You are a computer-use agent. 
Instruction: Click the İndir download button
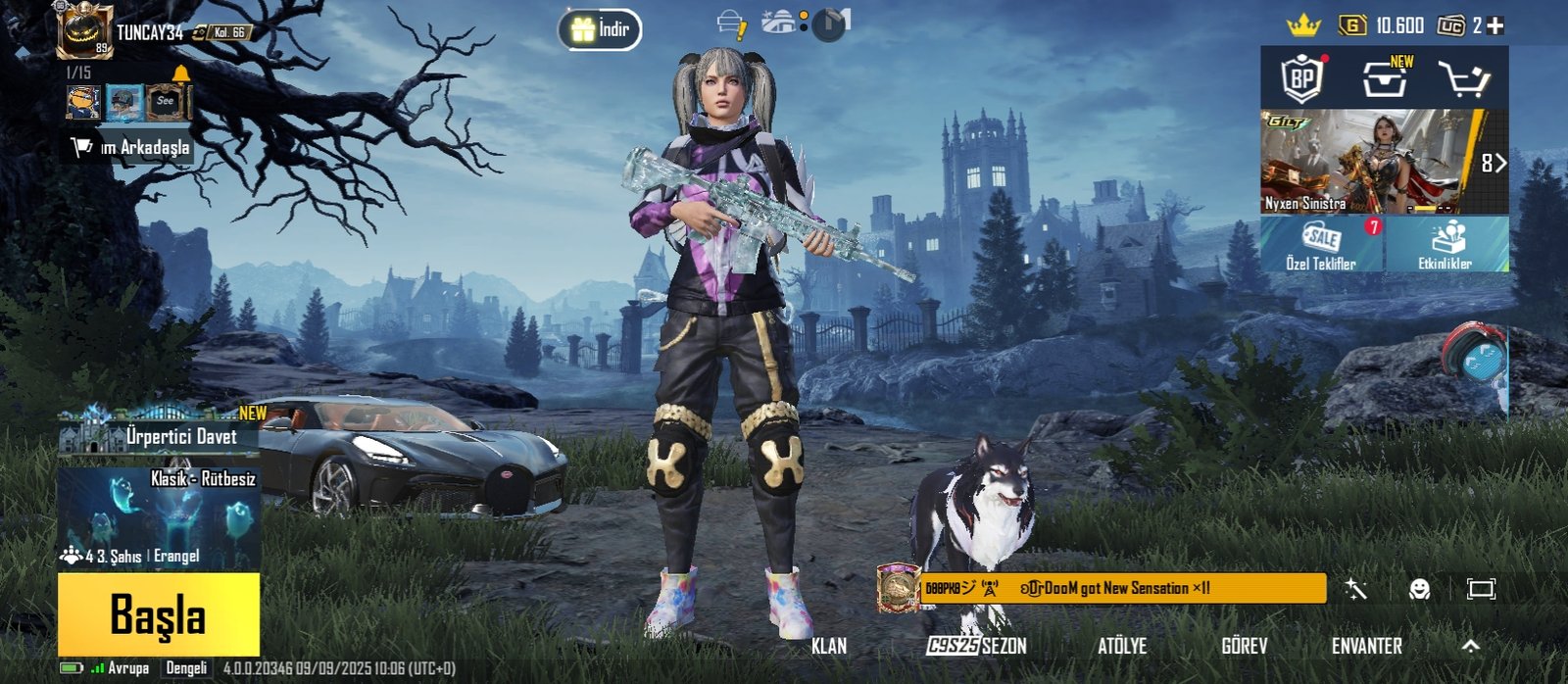pyautogui.click(x=600, y=29)
